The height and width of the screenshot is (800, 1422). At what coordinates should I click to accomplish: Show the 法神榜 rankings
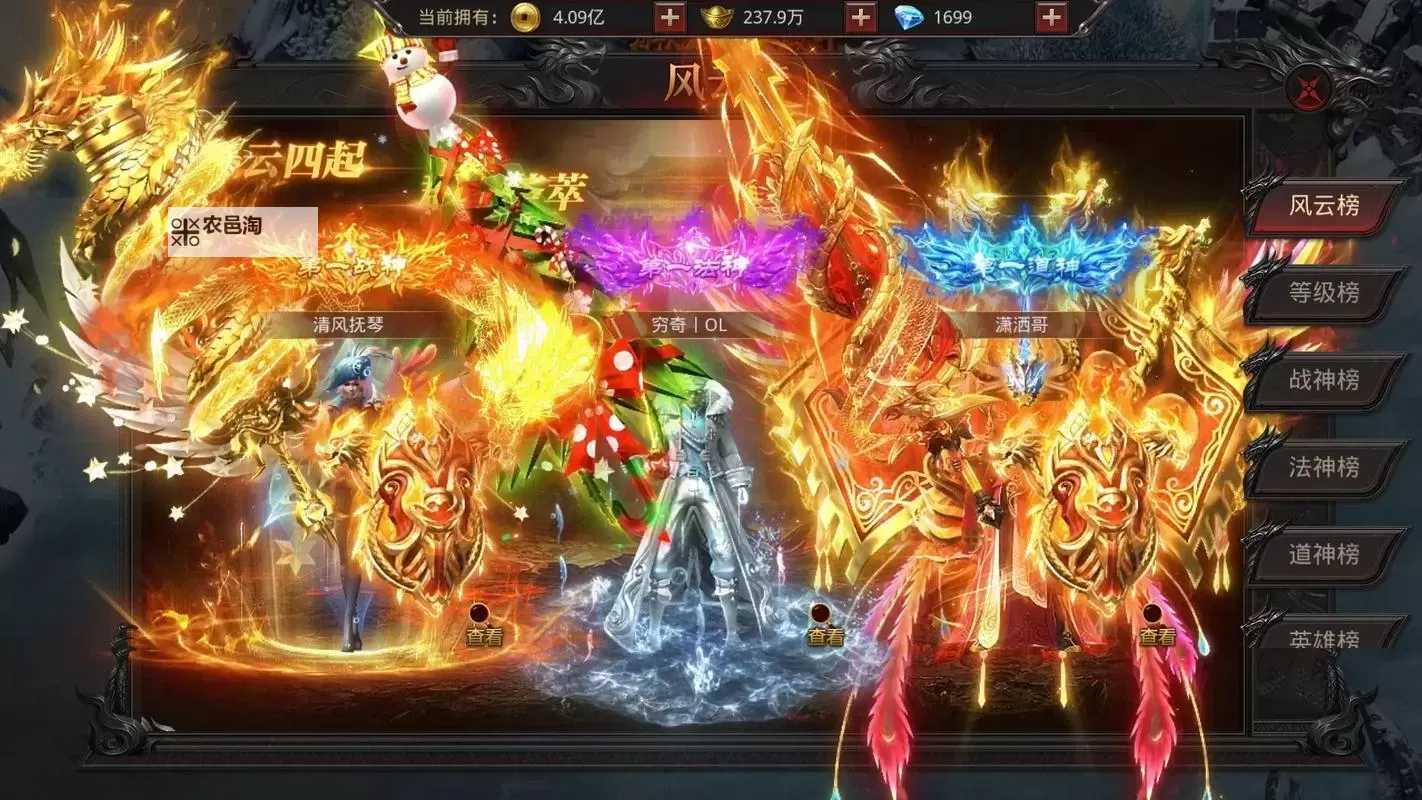click(x=1323, y=467)
